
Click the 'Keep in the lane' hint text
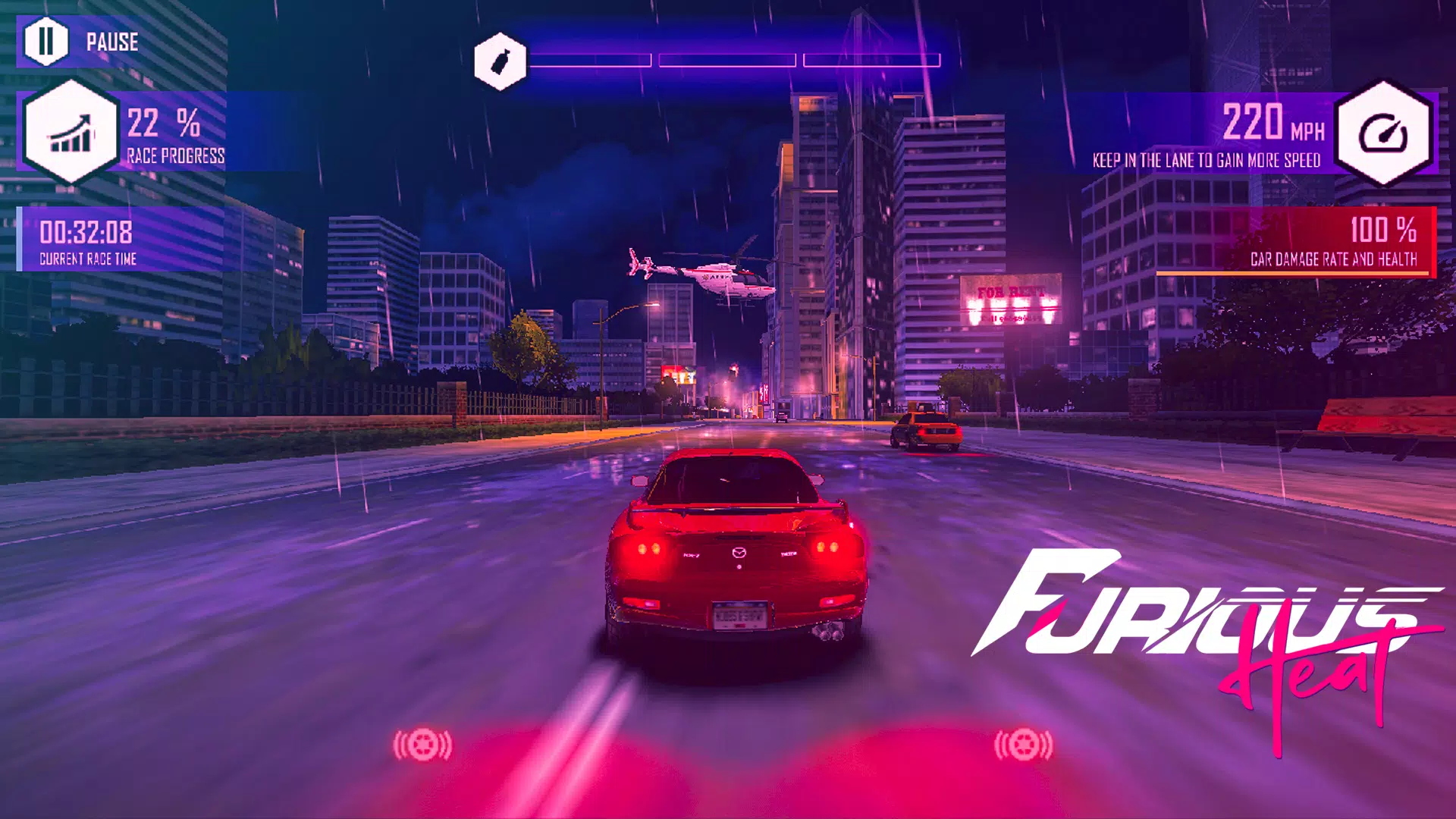tap(1206, 161)
